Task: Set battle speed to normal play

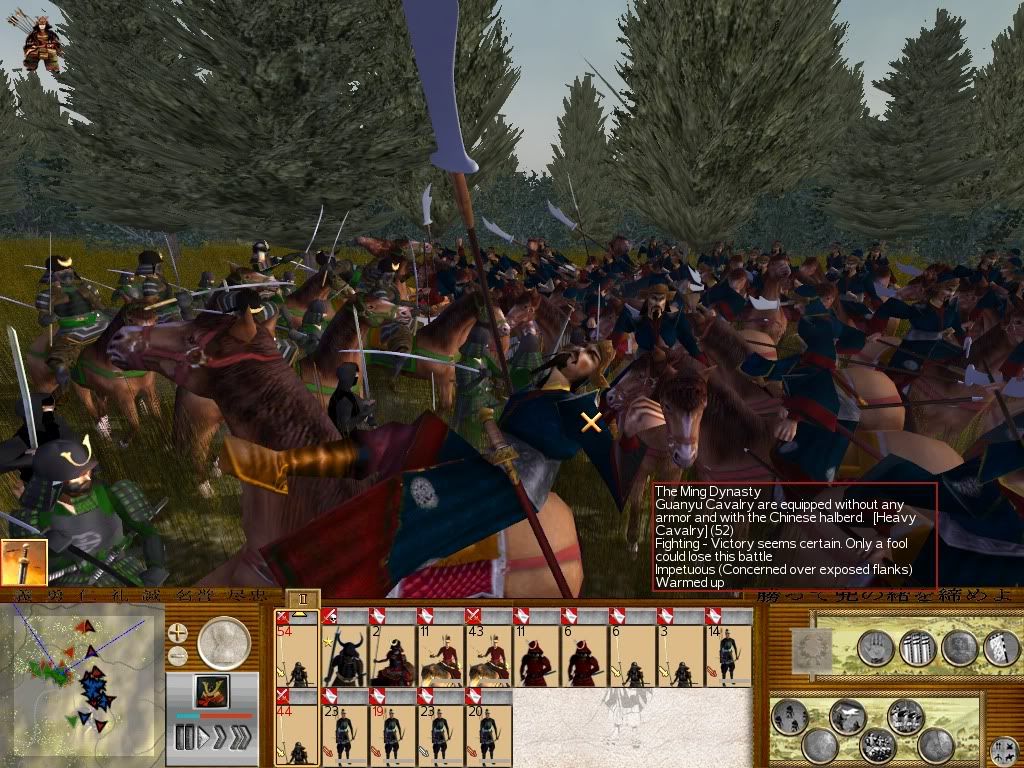Action: tap(203, 738)
